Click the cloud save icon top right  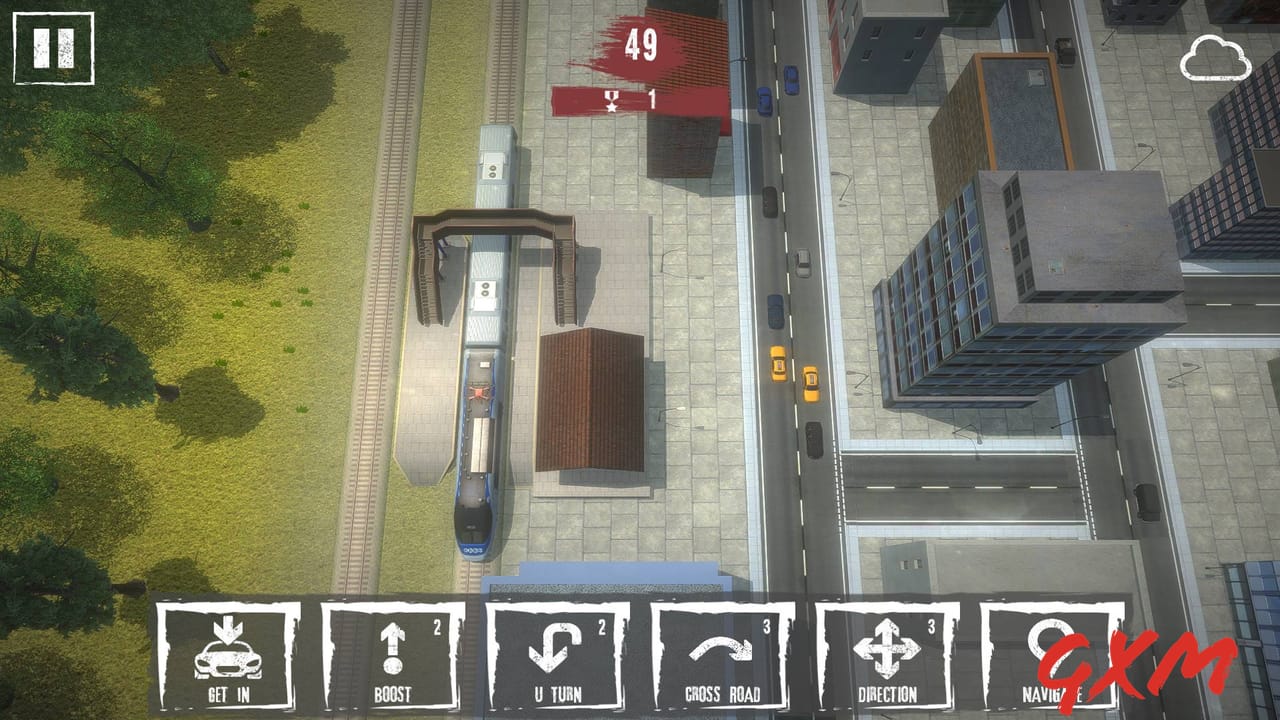point(1217,55)
